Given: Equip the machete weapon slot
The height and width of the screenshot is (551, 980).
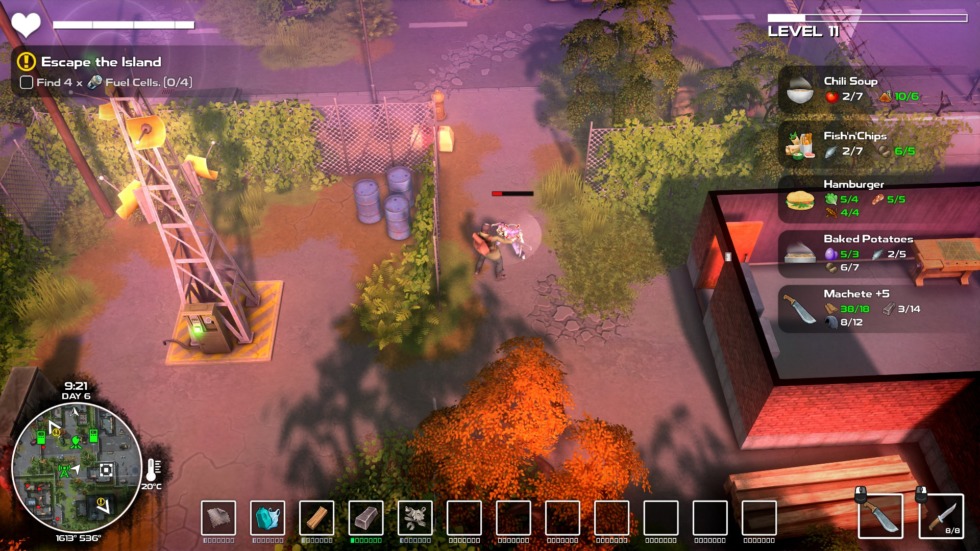Looking at the screenshot, I should coord(880,516).
